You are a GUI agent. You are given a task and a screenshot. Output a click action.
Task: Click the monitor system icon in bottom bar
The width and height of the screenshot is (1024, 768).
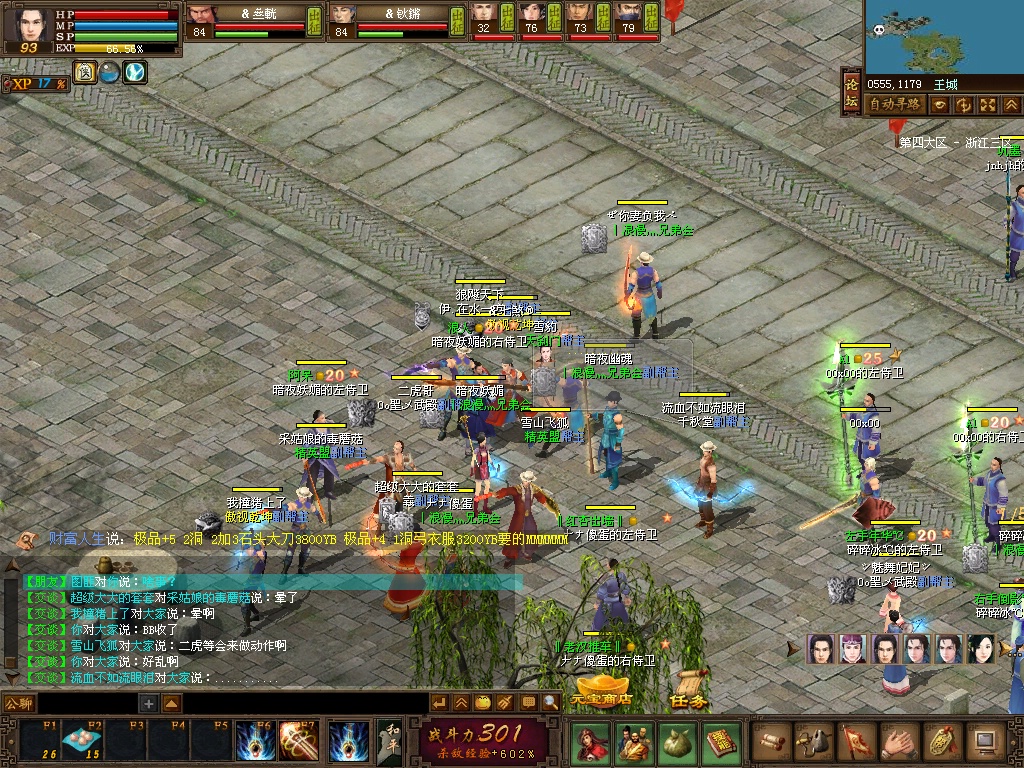click(985, 741)
